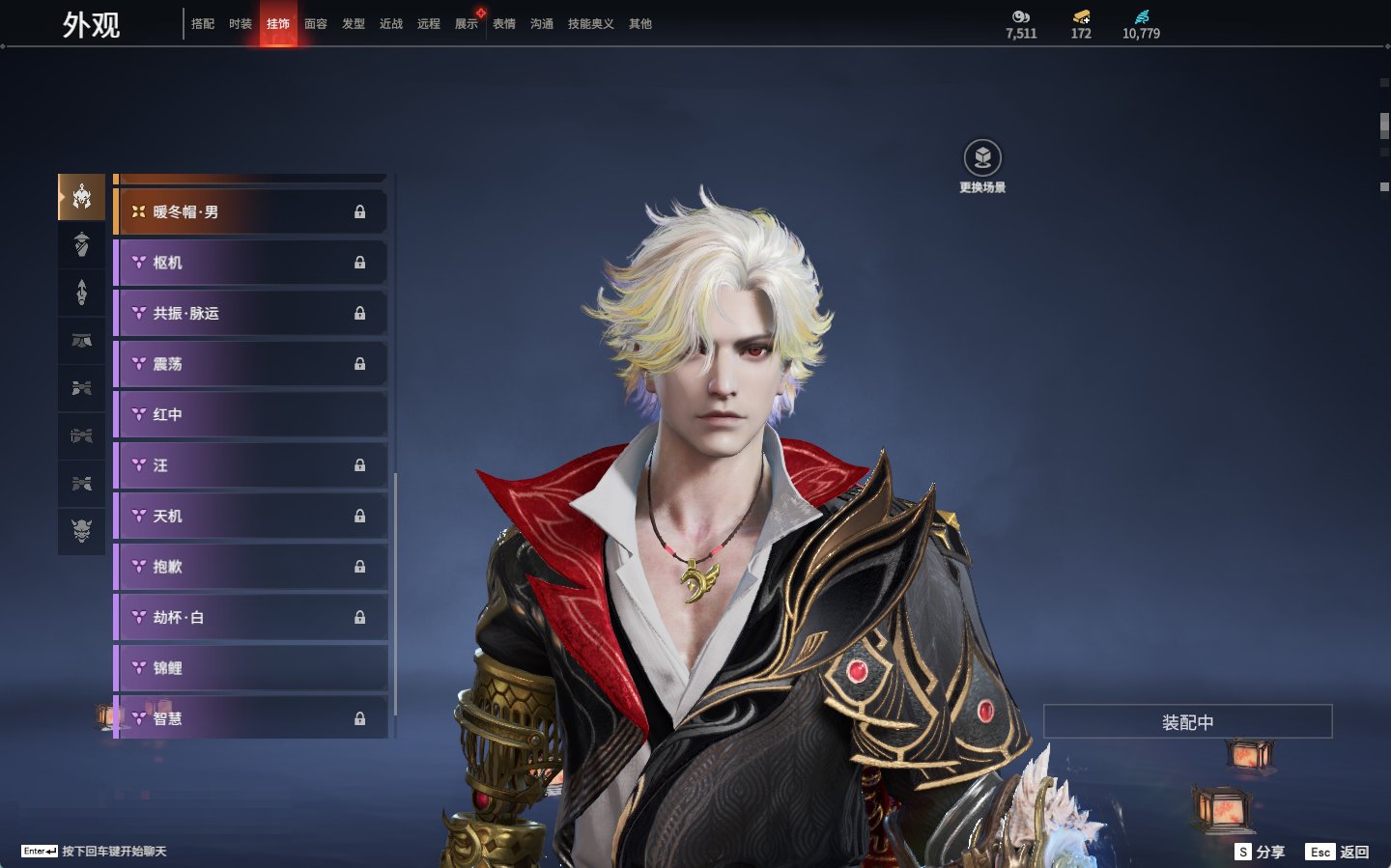The height and width of the screenshot is (868, 1391).
Task: Select the 发型 hairstyle tab
Action: click(x=354, y=24)
